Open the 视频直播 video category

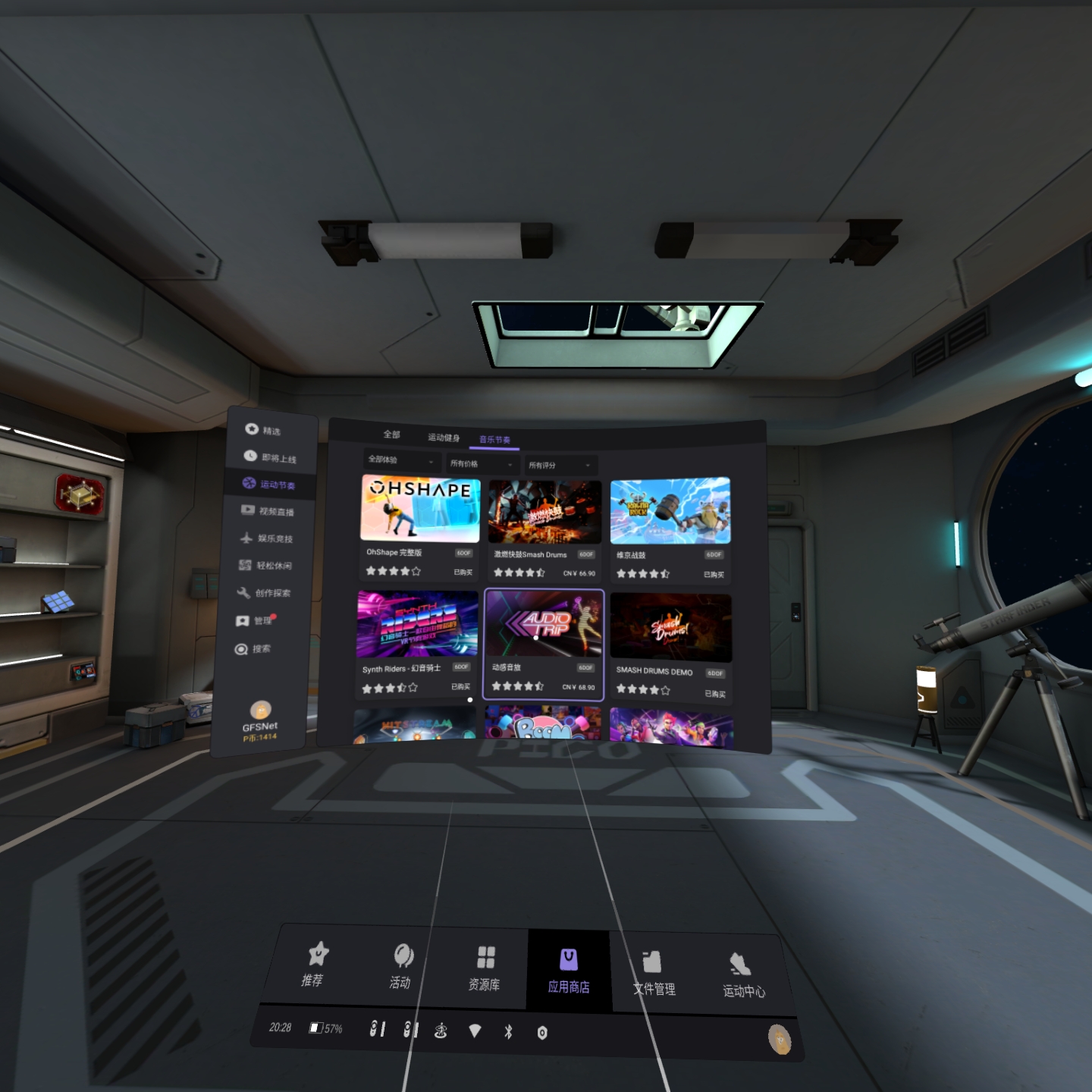268,511
